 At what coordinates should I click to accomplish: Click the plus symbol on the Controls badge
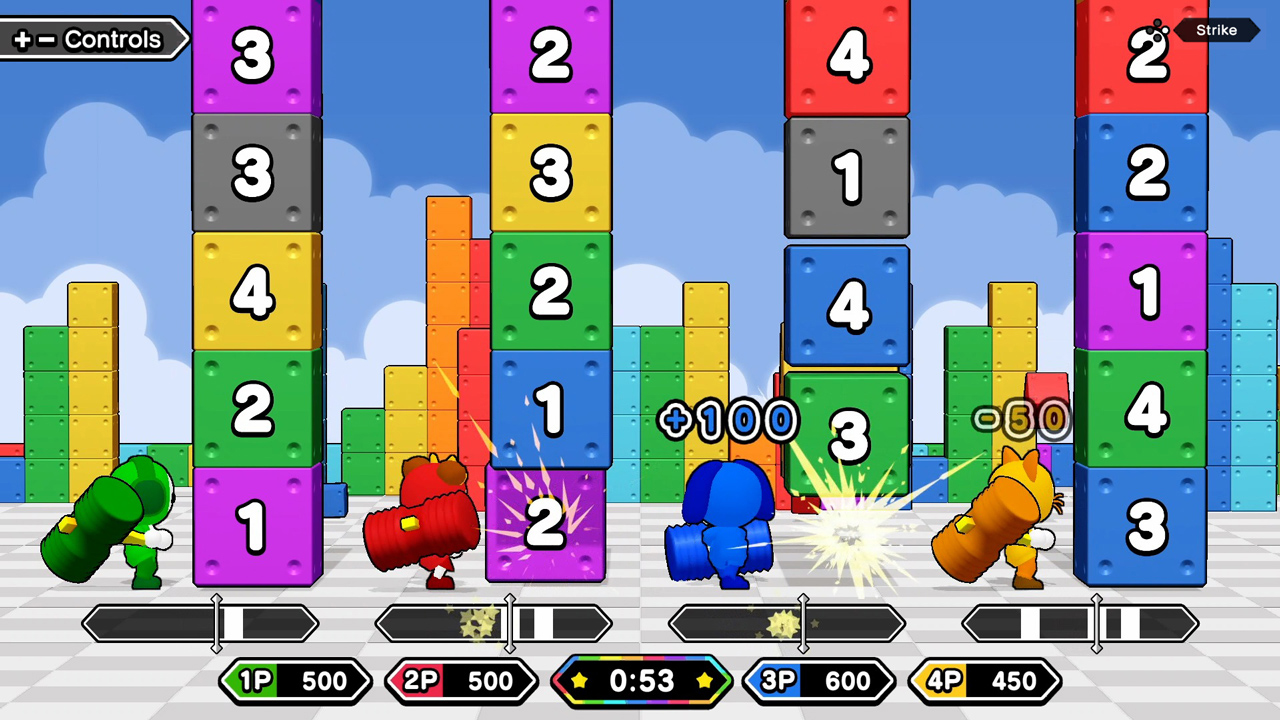[24, 40]
